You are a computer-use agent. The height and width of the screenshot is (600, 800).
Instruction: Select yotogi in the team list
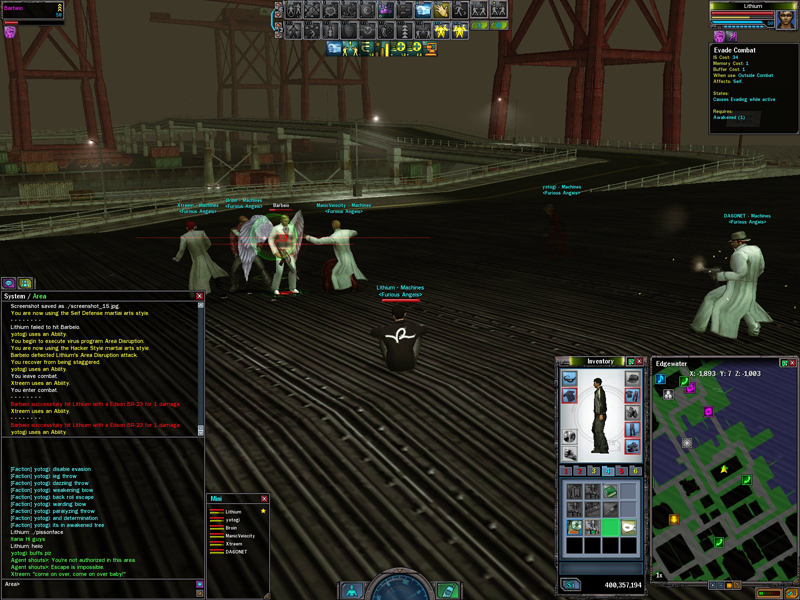tap(233, 520)
